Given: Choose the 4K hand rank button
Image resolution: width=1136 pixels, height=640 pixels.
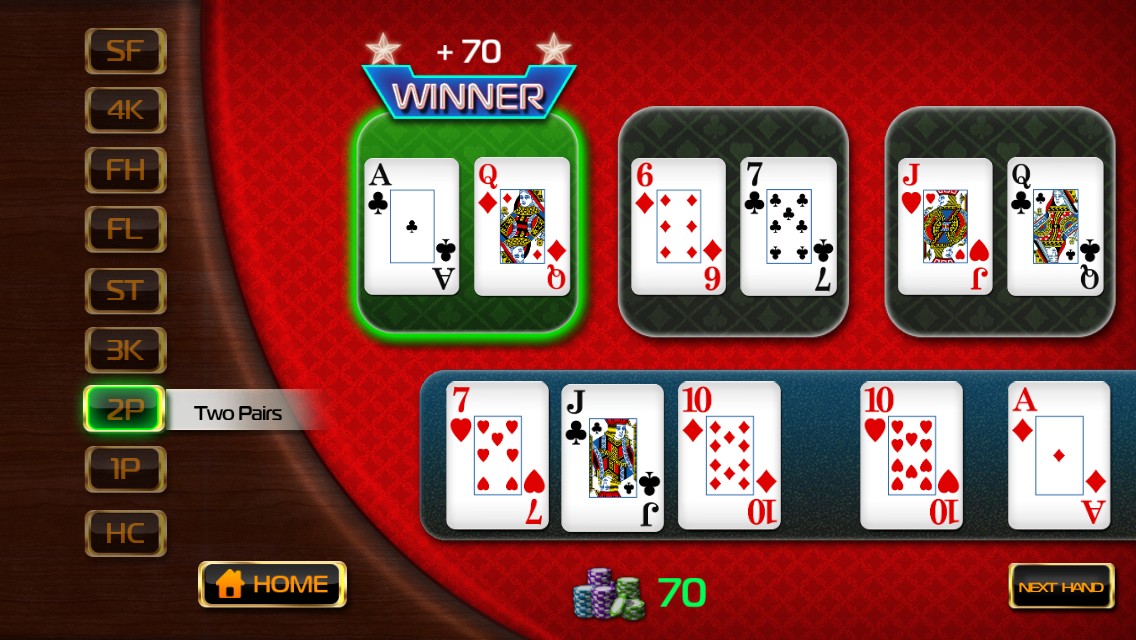Looking at the screenshot, I should click(125, 110).
